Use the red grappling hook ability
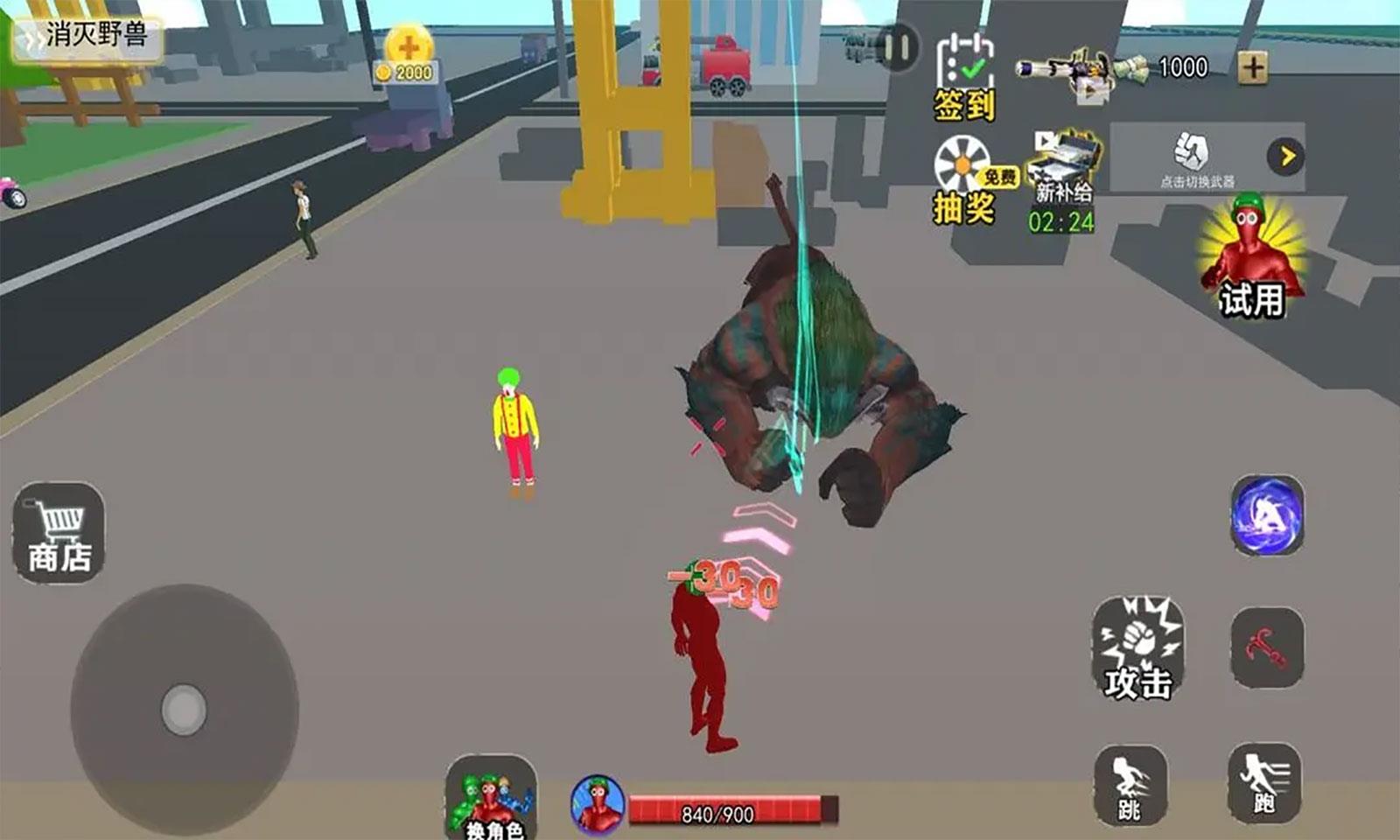Image resolution: width=1400 pixels, height=840 pixels. point(1266,647)
